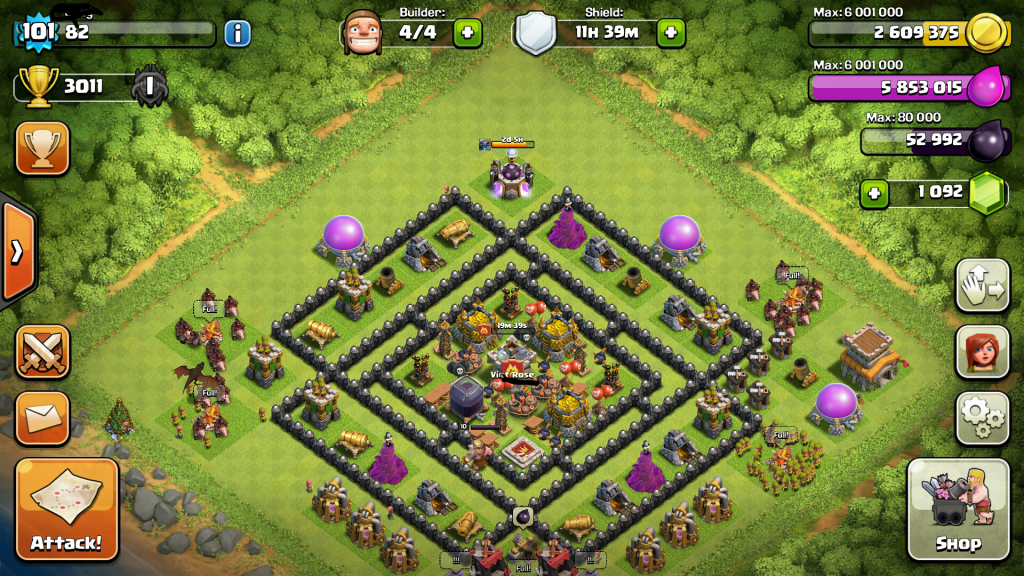Show player info with the blue i button
The width and height of the screenshot is (1024, 576).
point(237,33)
